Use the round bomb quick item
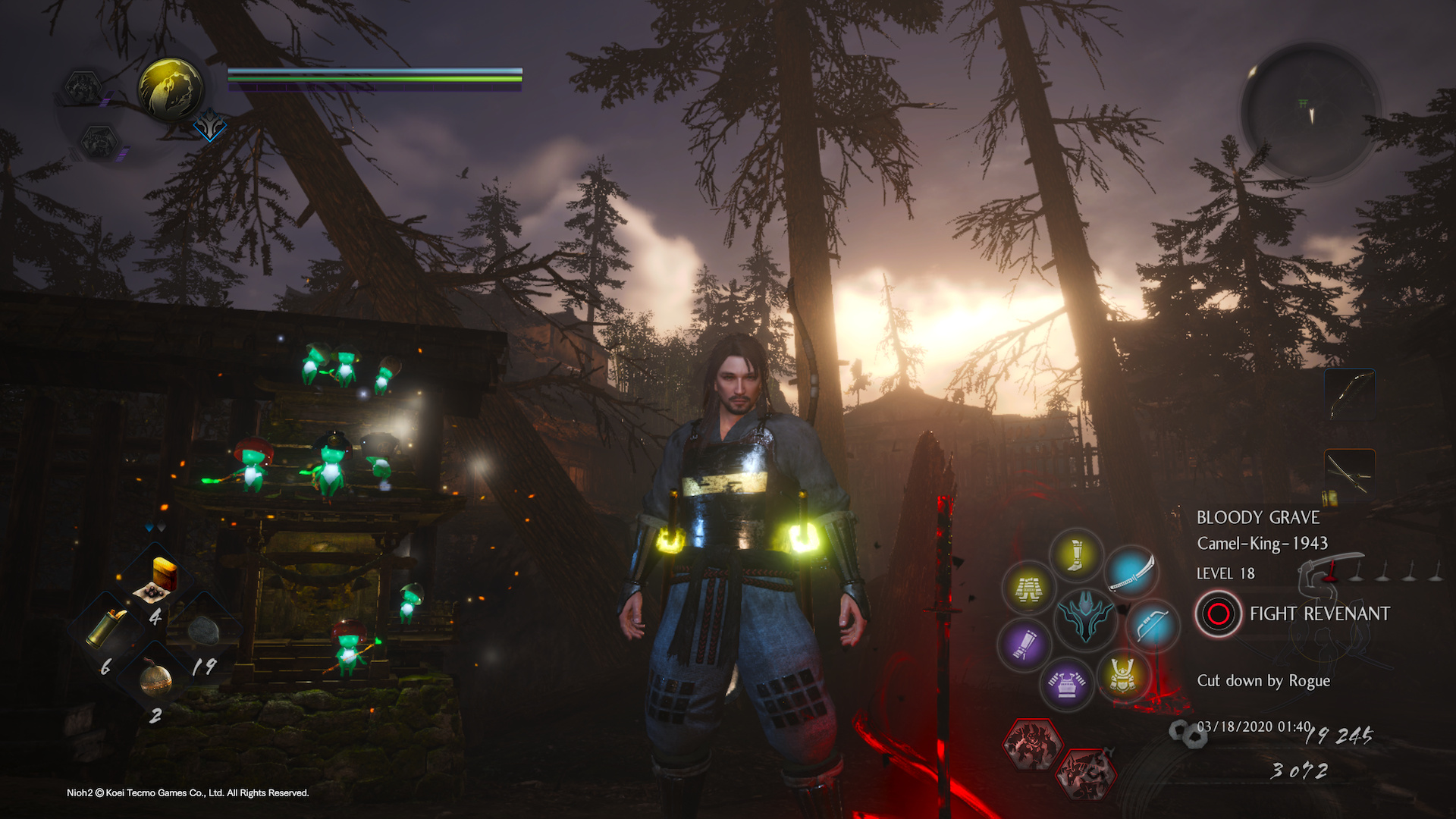The width and height of the screenshot is (1456, 819). [x=155, y=678]
